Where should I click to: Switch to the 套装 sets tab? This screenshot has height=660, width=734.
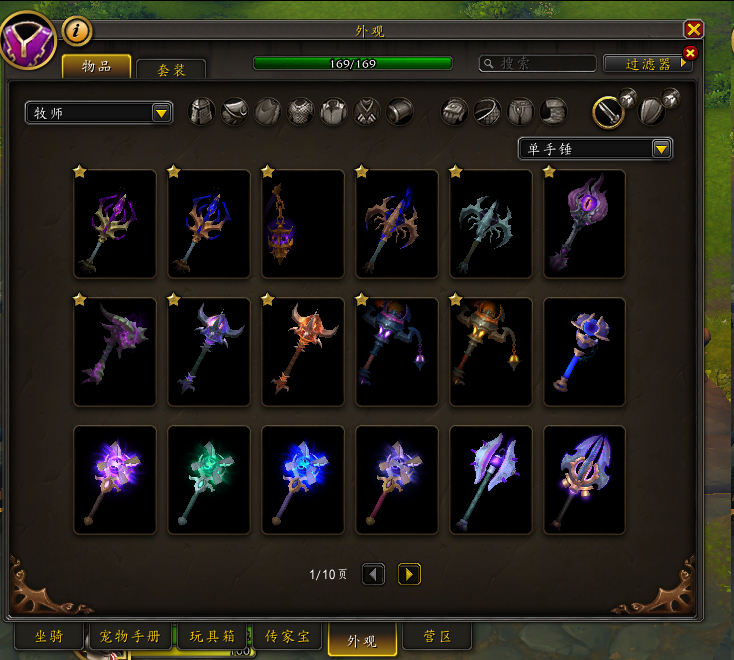pyautogui.click(x=170, y=69)
